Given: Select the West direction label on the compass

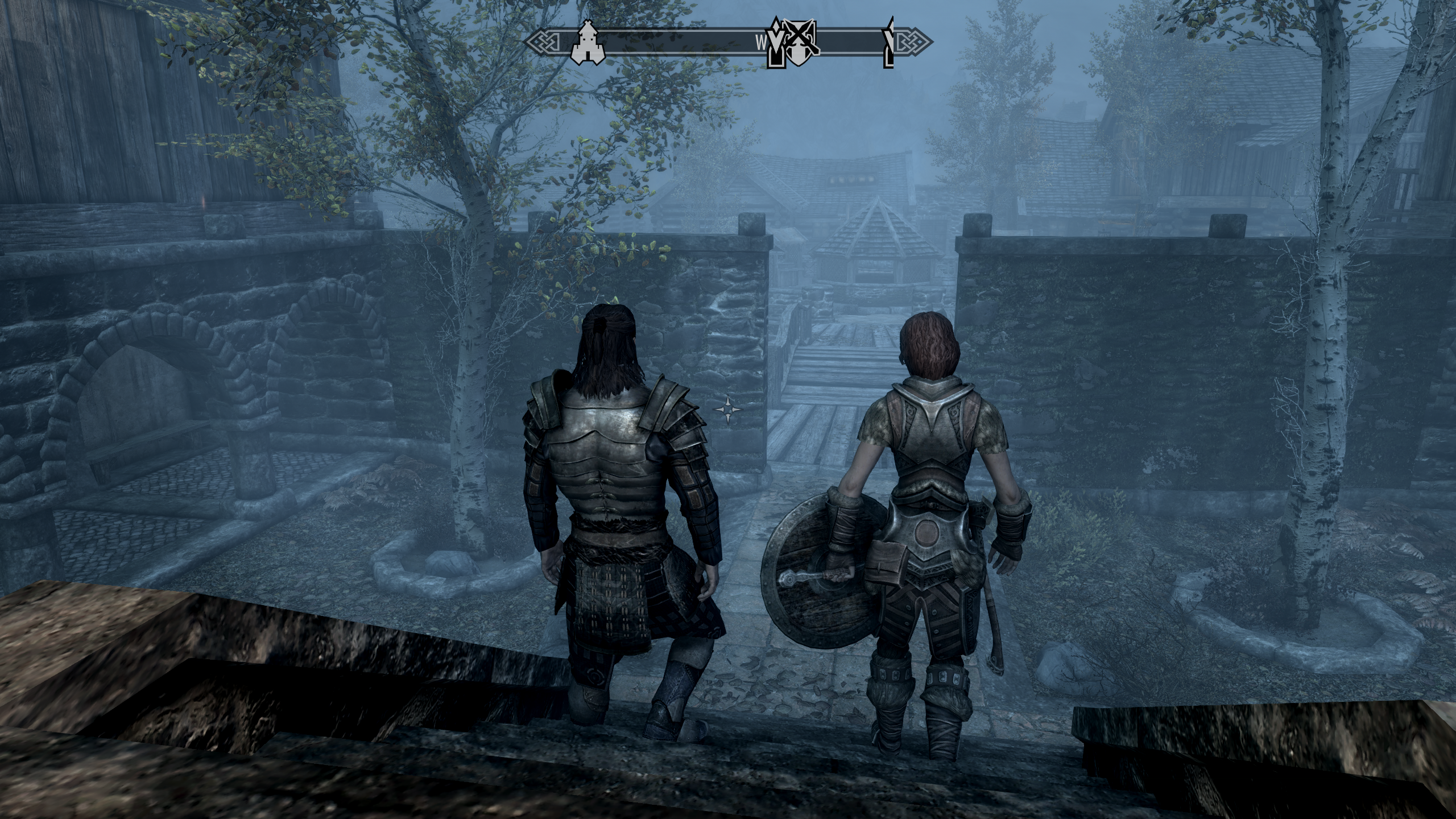Looking at the screenshot, I should tap(762, 41).
